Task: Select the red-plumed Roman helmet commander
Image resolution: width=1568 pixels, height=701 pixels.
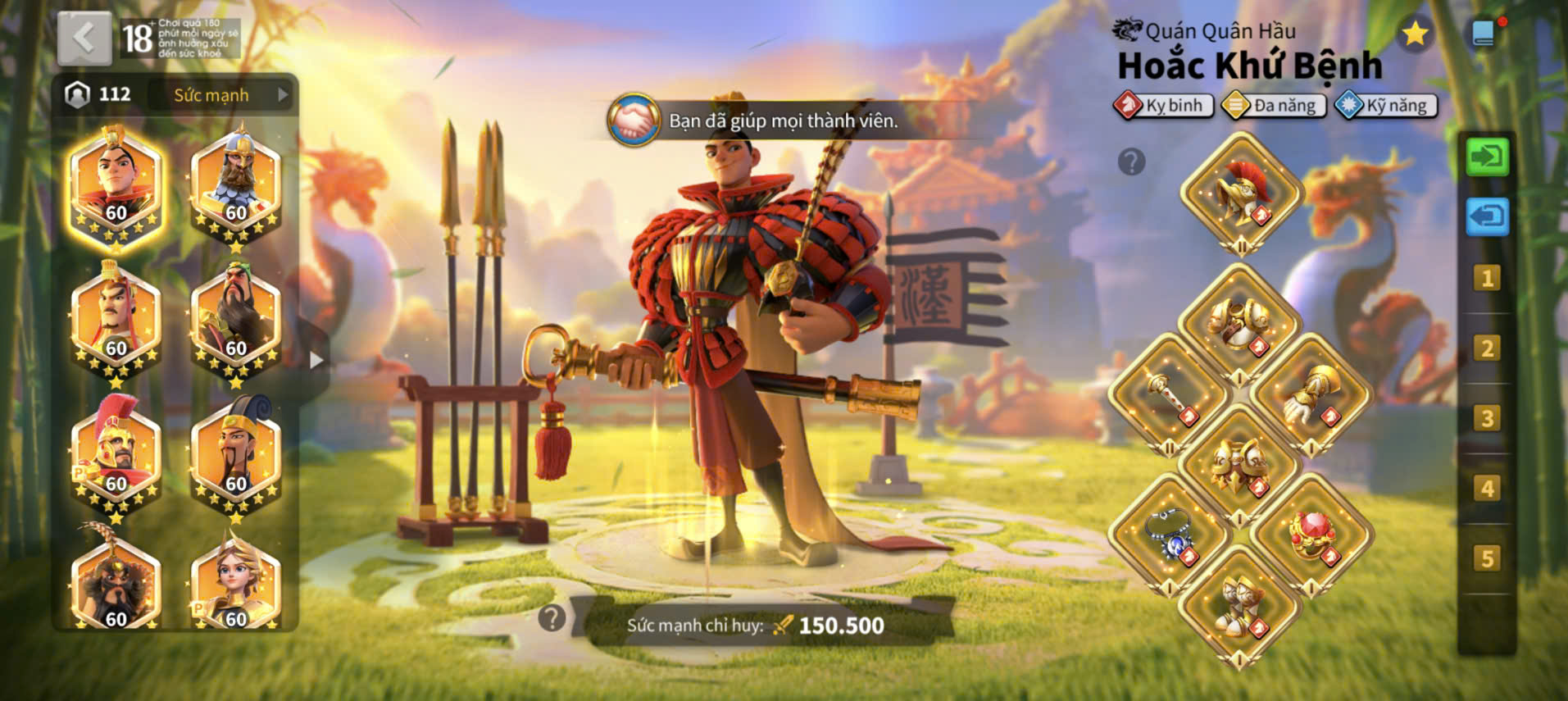Action: click(116, 453)
